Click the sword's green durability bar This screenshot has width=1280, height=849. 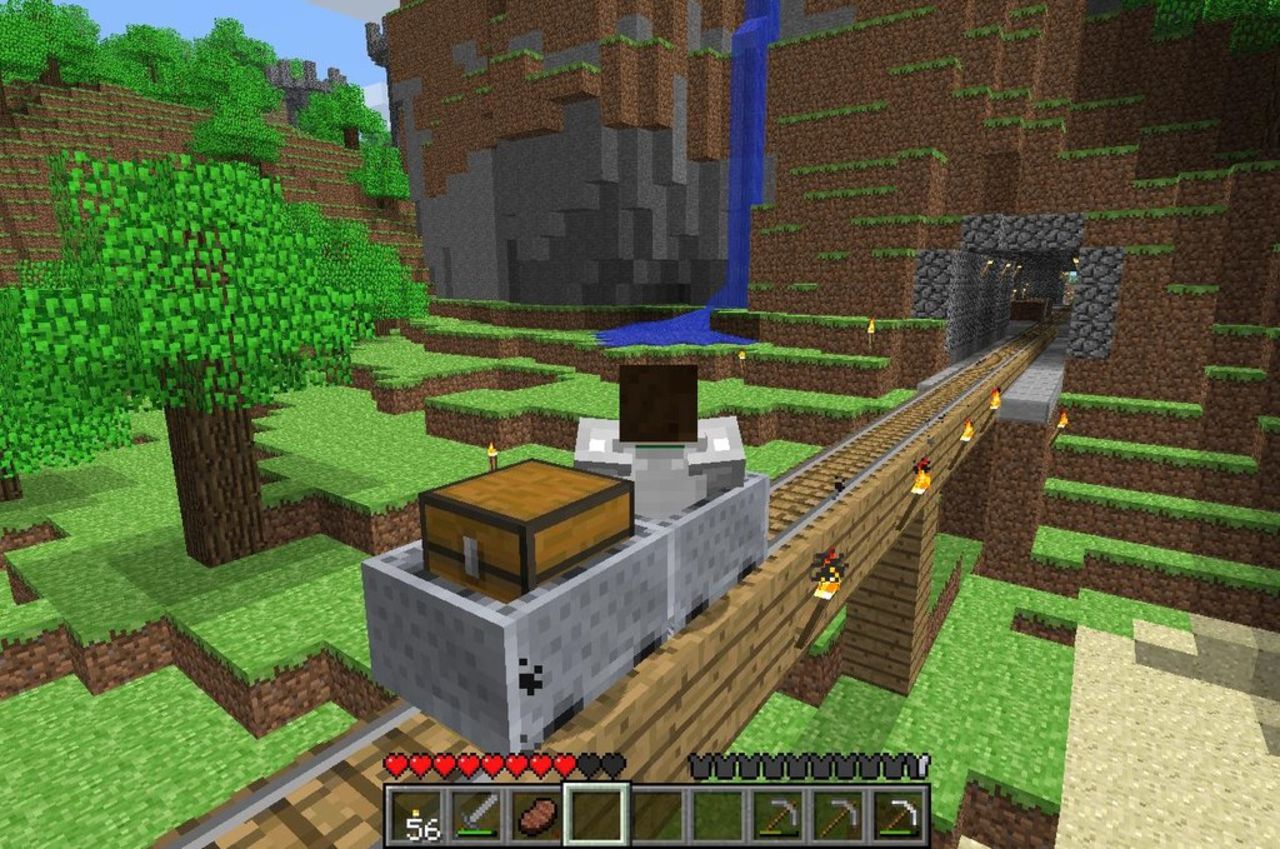[474, 831]
